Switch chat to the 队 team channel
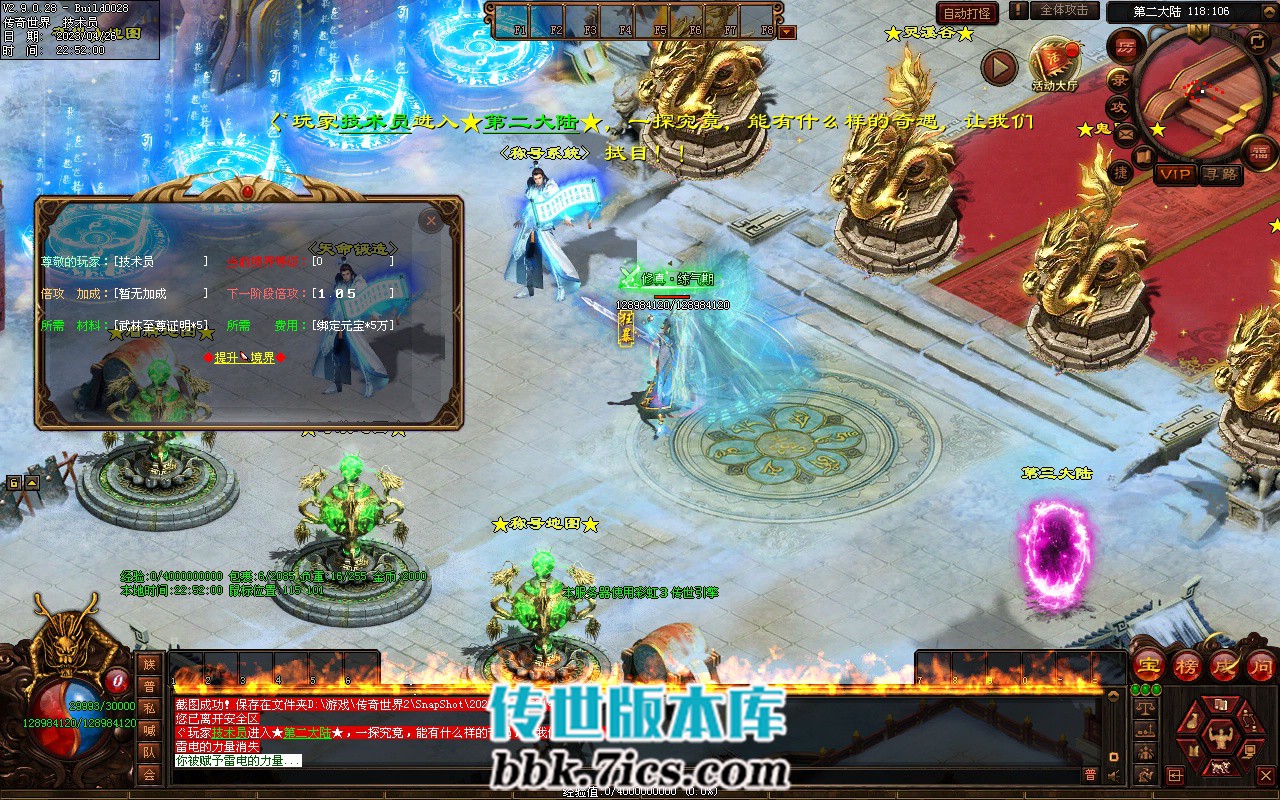 click(x=149, y=752)
